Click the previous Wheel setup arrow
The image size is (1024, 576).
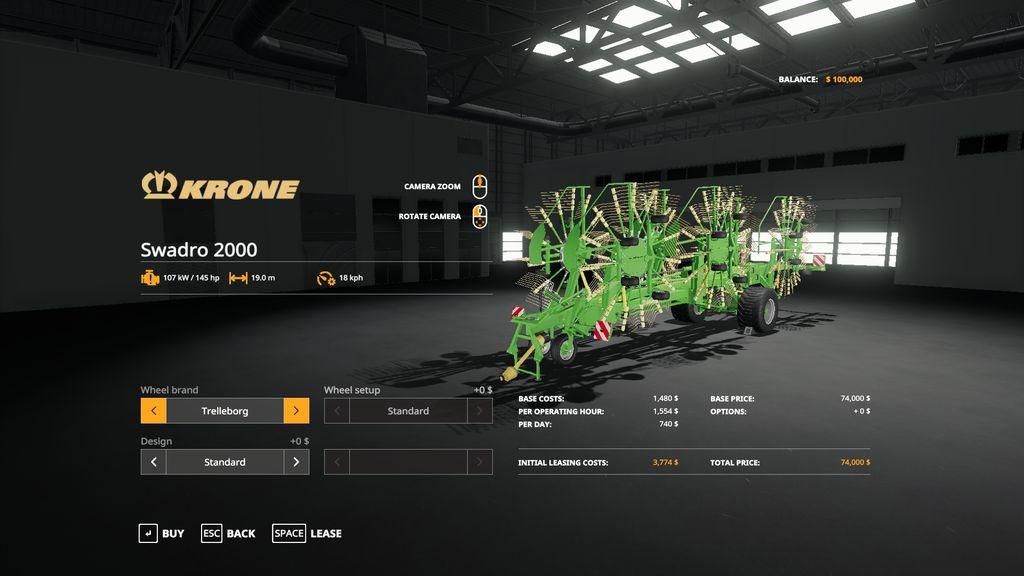337,411
